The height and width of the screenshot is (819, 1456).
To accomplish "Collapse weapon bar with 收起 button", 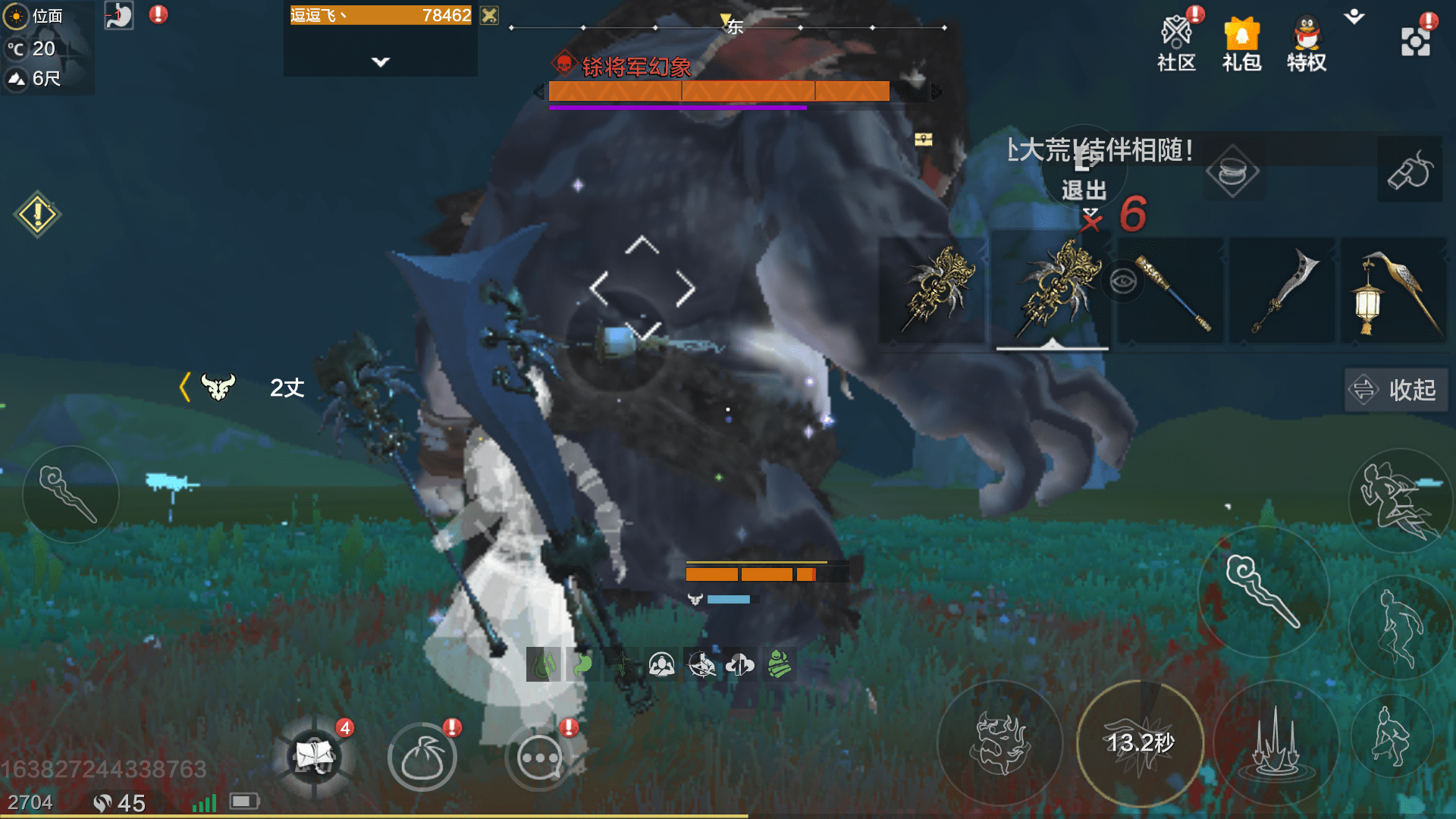I will coord(1396,390).
